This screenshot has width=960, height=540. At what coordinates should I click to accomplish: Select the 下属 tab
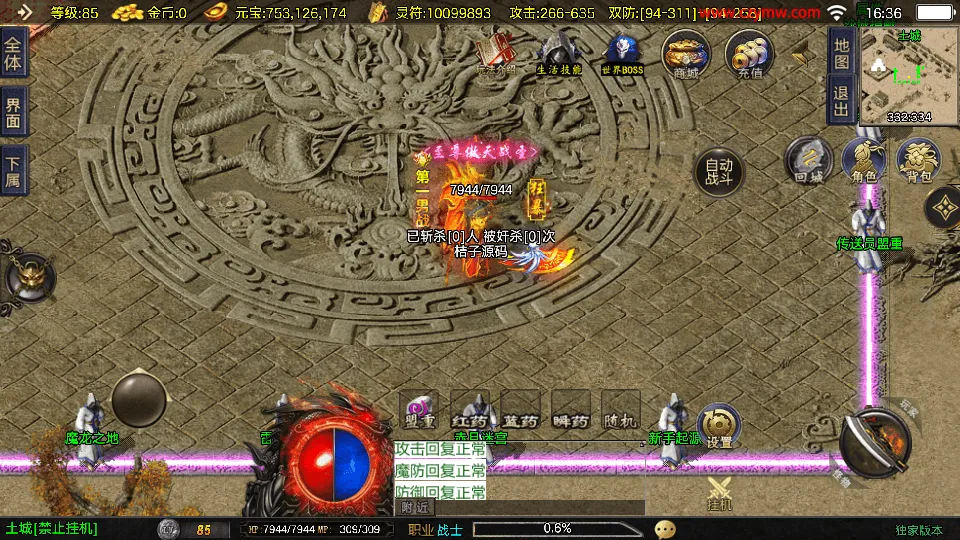[x=13, y=172]
